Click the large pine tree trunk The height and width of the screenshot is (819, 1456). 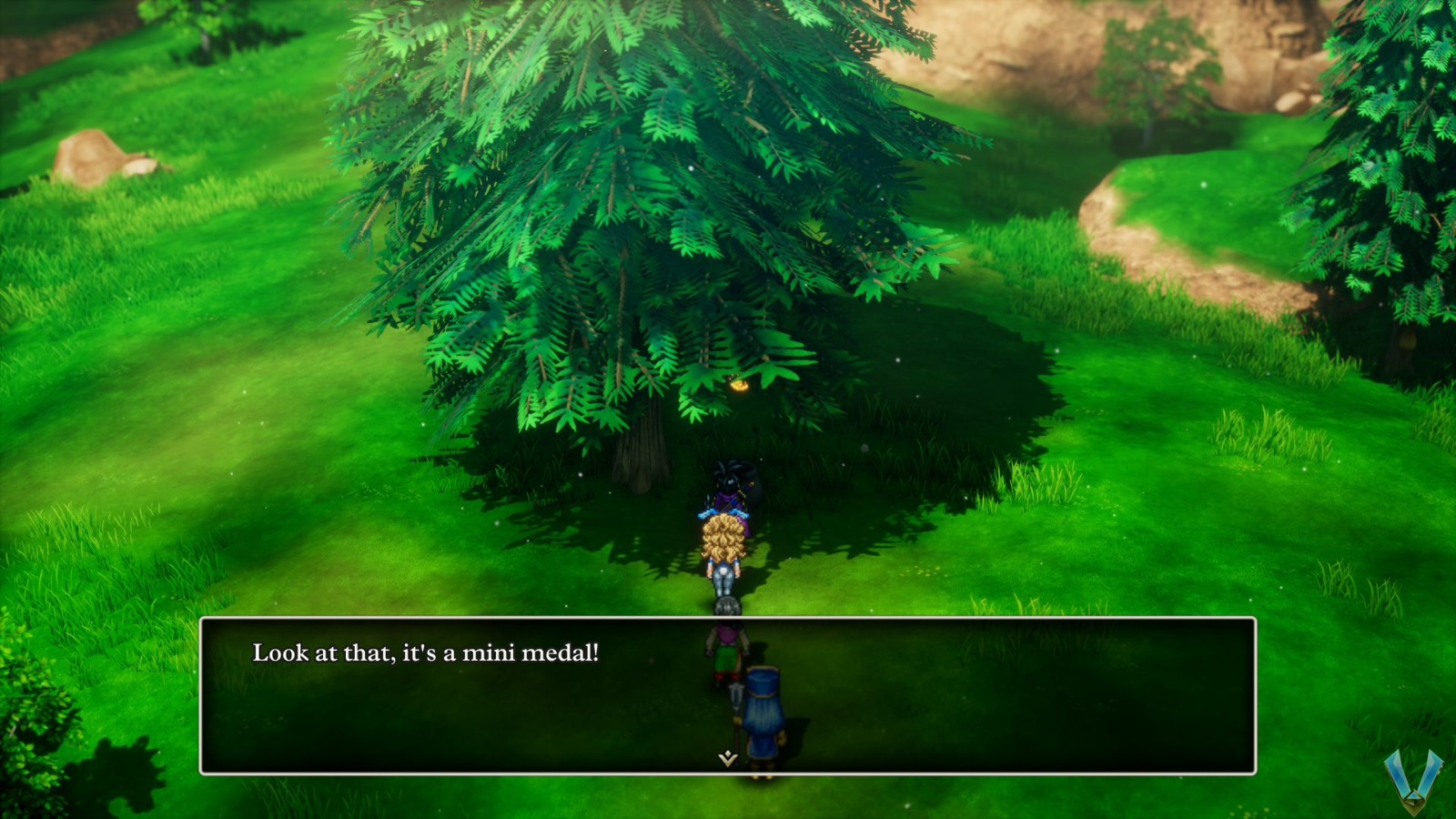pyautogui.click(x=642, y=450)
